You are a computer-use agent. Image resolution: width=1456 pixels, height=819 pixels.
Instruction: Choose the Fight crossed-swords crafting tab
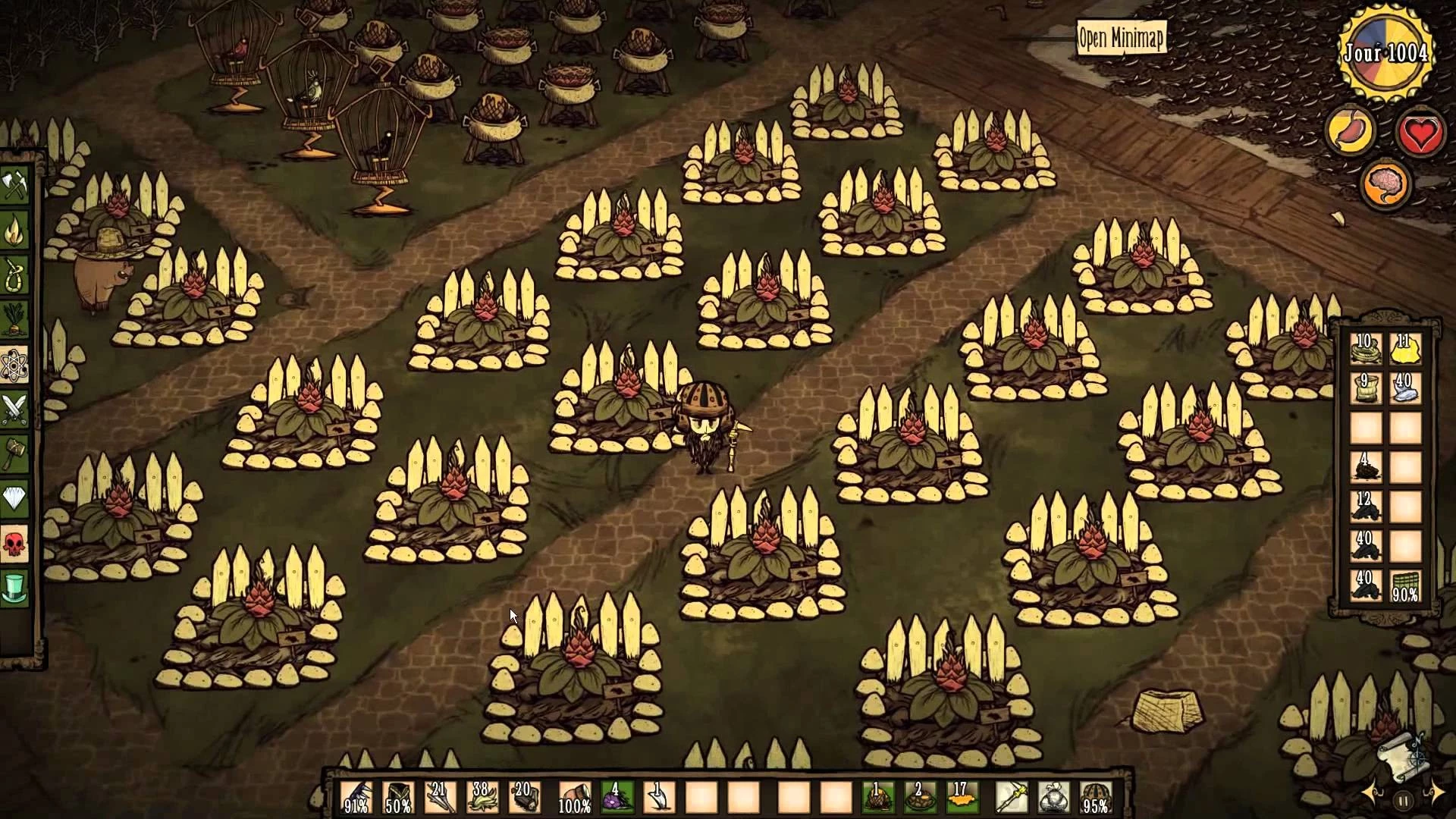click(15, 409)
